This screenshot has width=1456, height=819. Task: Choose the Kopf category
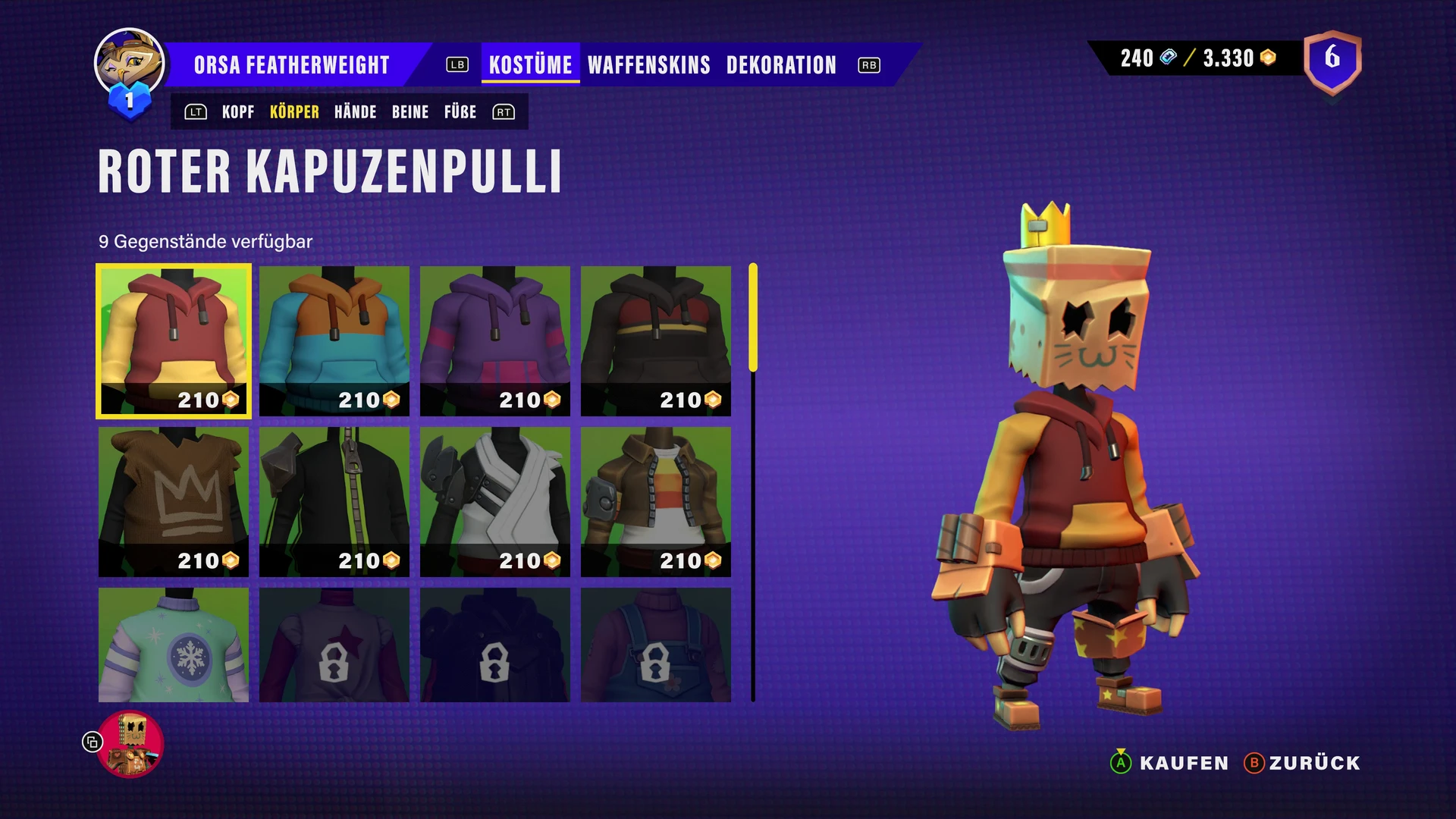pos(238,112)
